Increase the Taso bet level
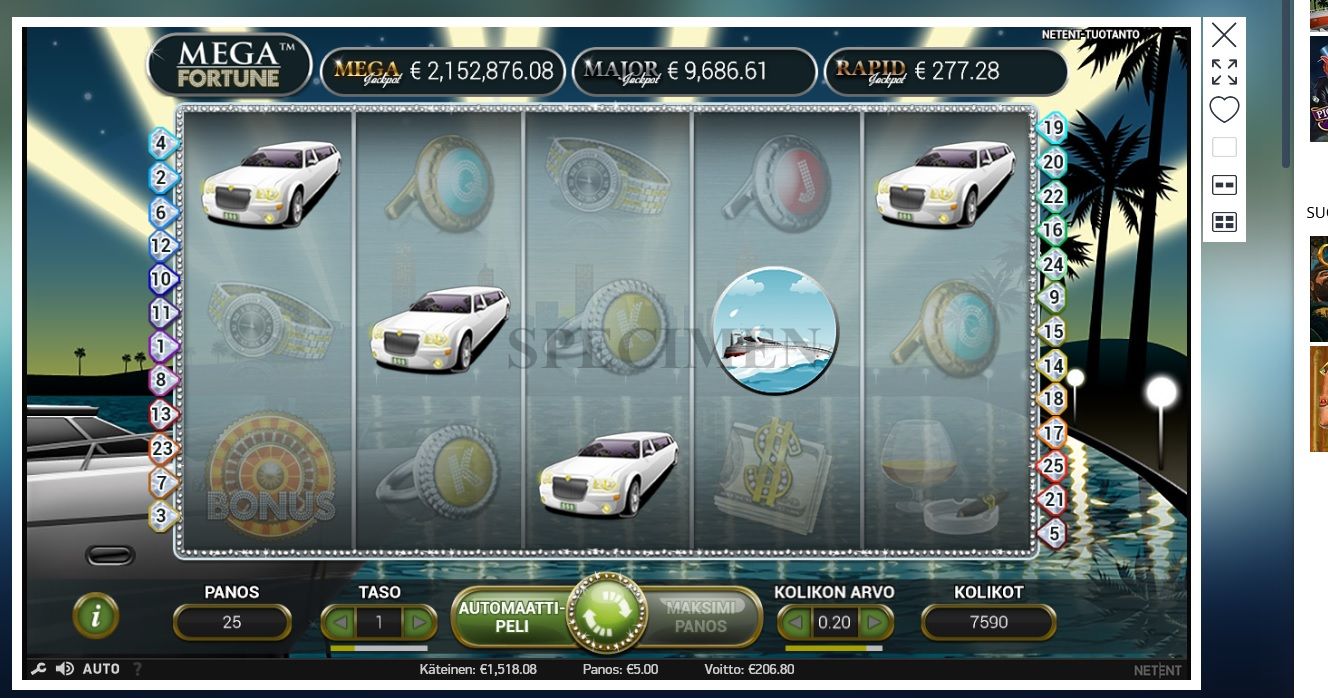The width and height of the screenshot is (1328, 698). click(x=418, y=623)
